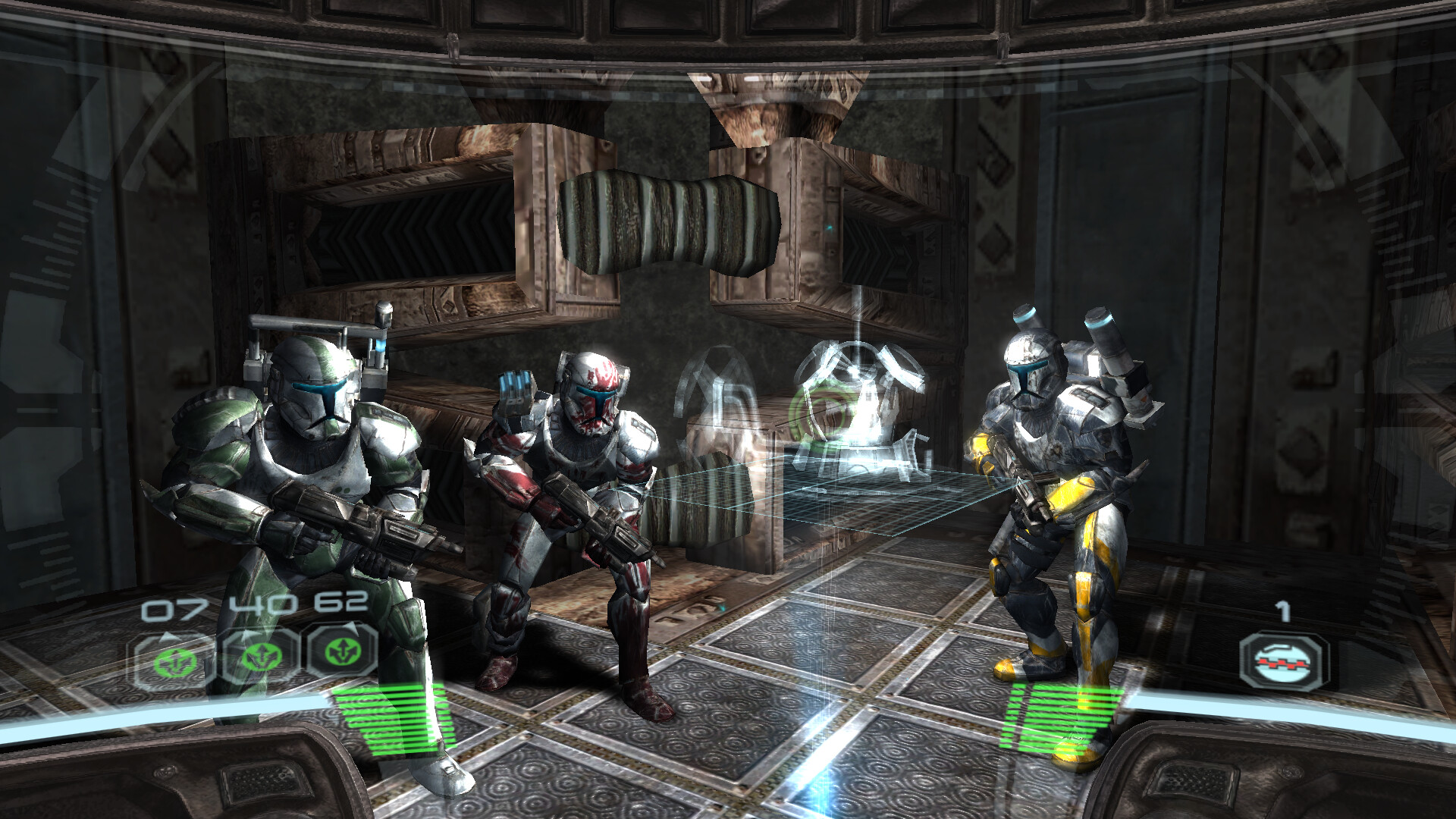Select squad member 62 status icon
The image size is (1456, 819).
[x=343, y=650]
